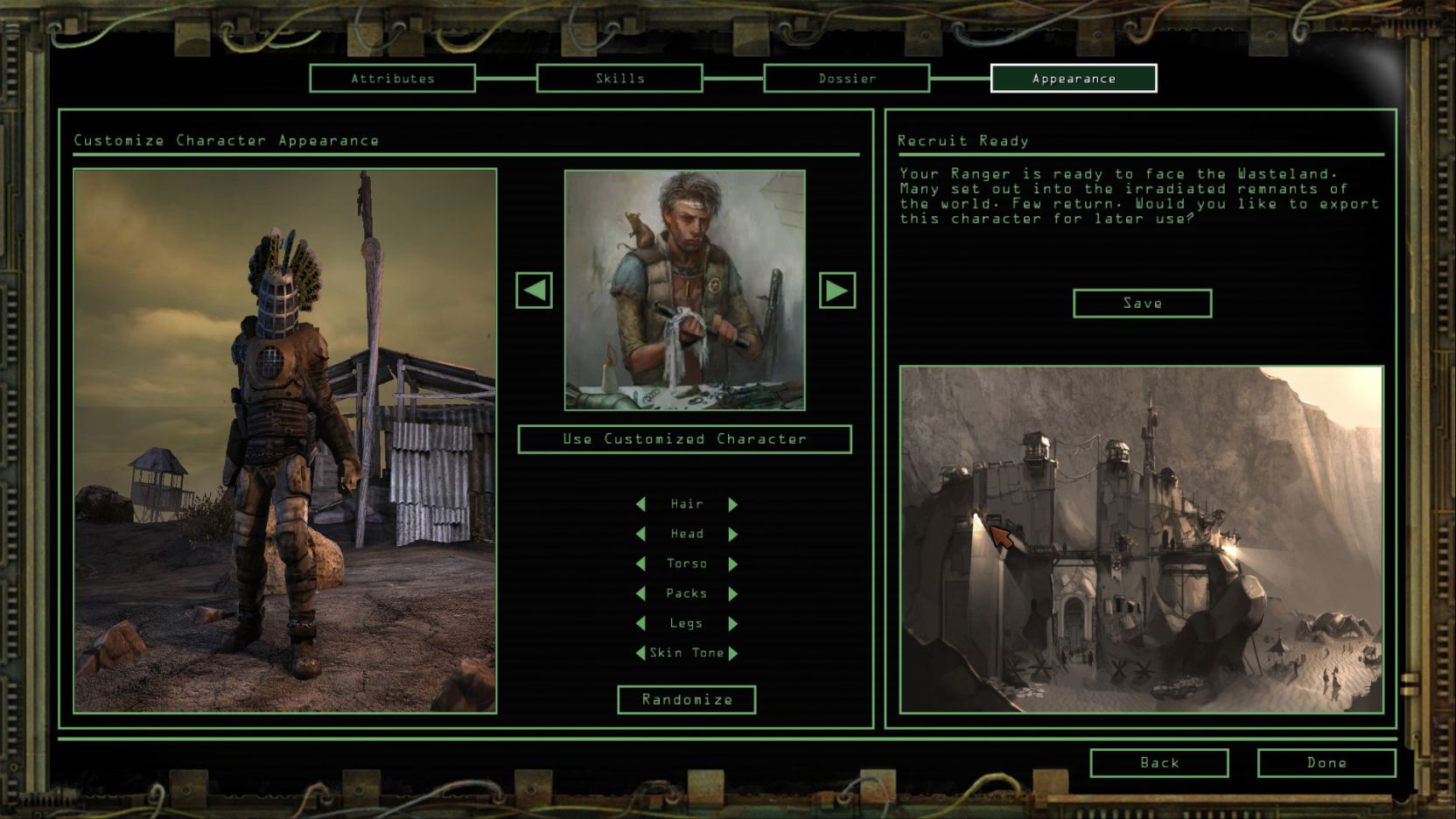The image size is (1456, 819).
Task: Confirm character with Done button
Action: click(x=1326, y=763)
